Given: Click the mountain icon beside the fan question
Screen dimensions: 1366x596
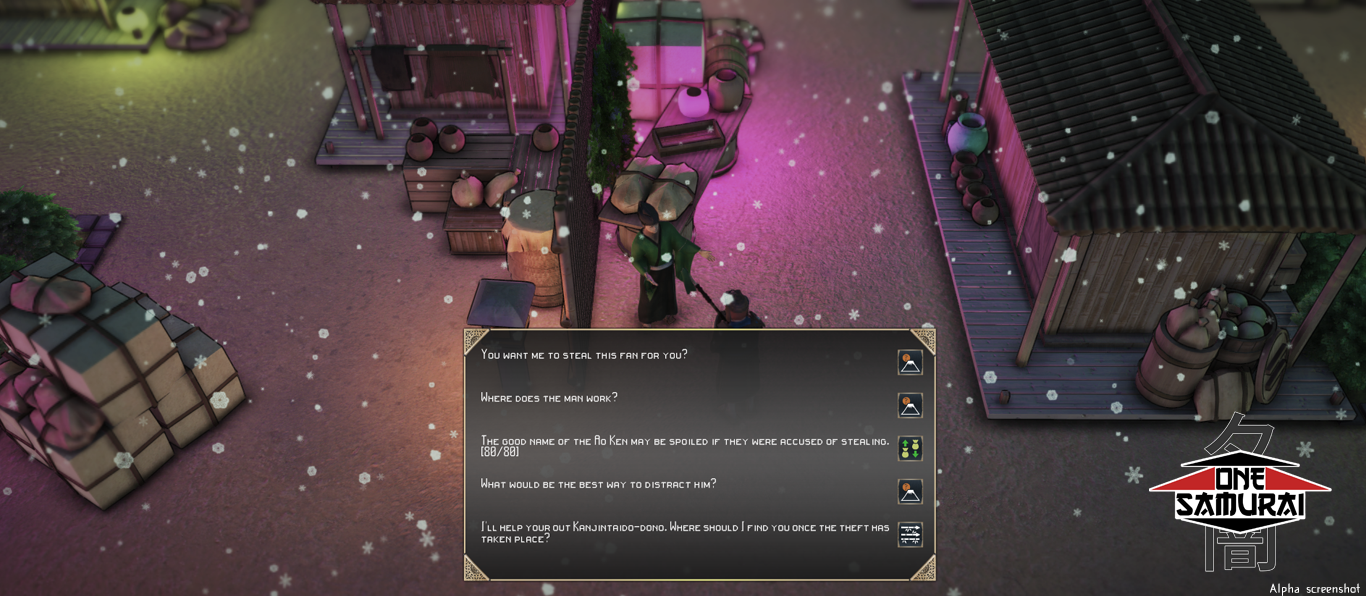Looking at the screenshot, I should click(910, 362).
